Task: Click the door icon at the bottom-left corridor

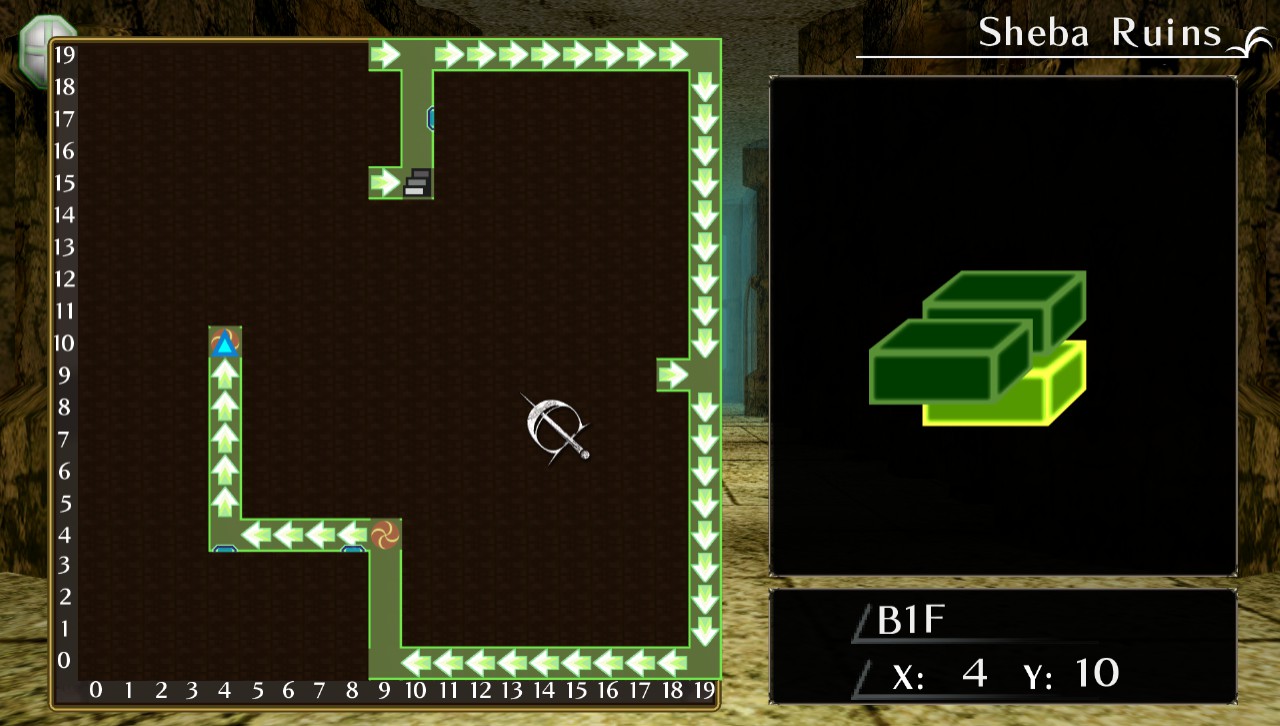Action: click(224, 550)
